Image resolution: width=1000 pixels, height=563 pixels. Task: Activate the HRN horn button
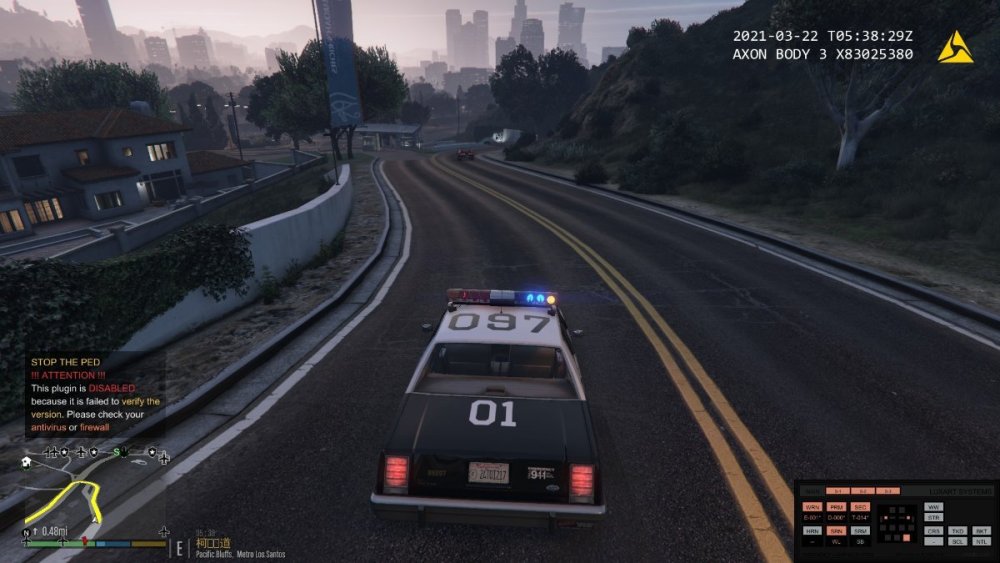click(812, 530)
